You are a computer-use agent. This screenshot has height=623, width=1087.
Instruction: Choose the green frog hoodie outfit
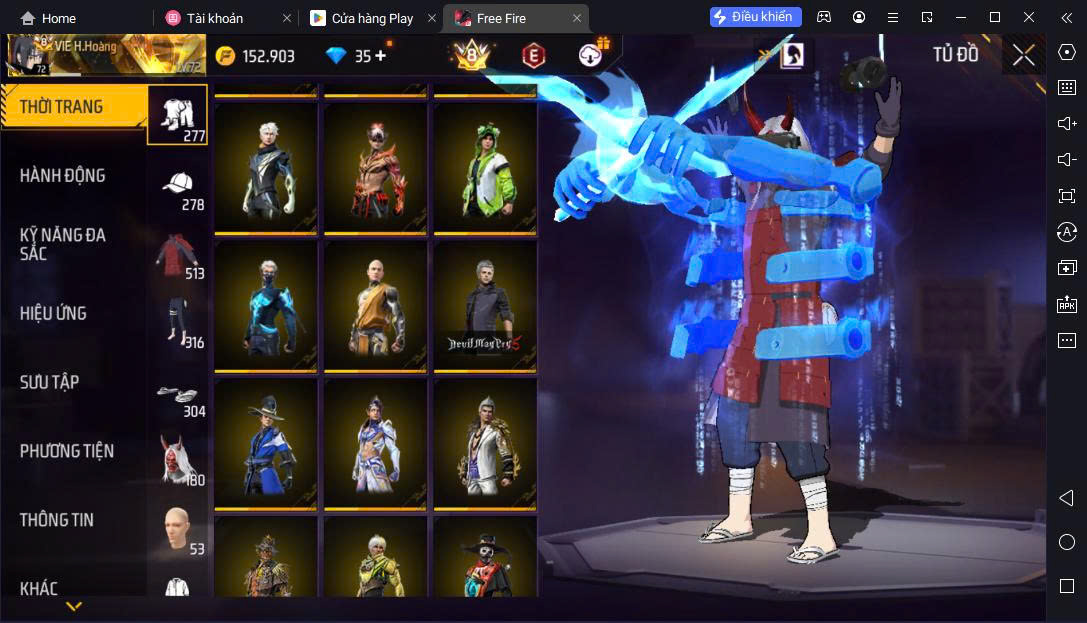[x=484, y=167]
